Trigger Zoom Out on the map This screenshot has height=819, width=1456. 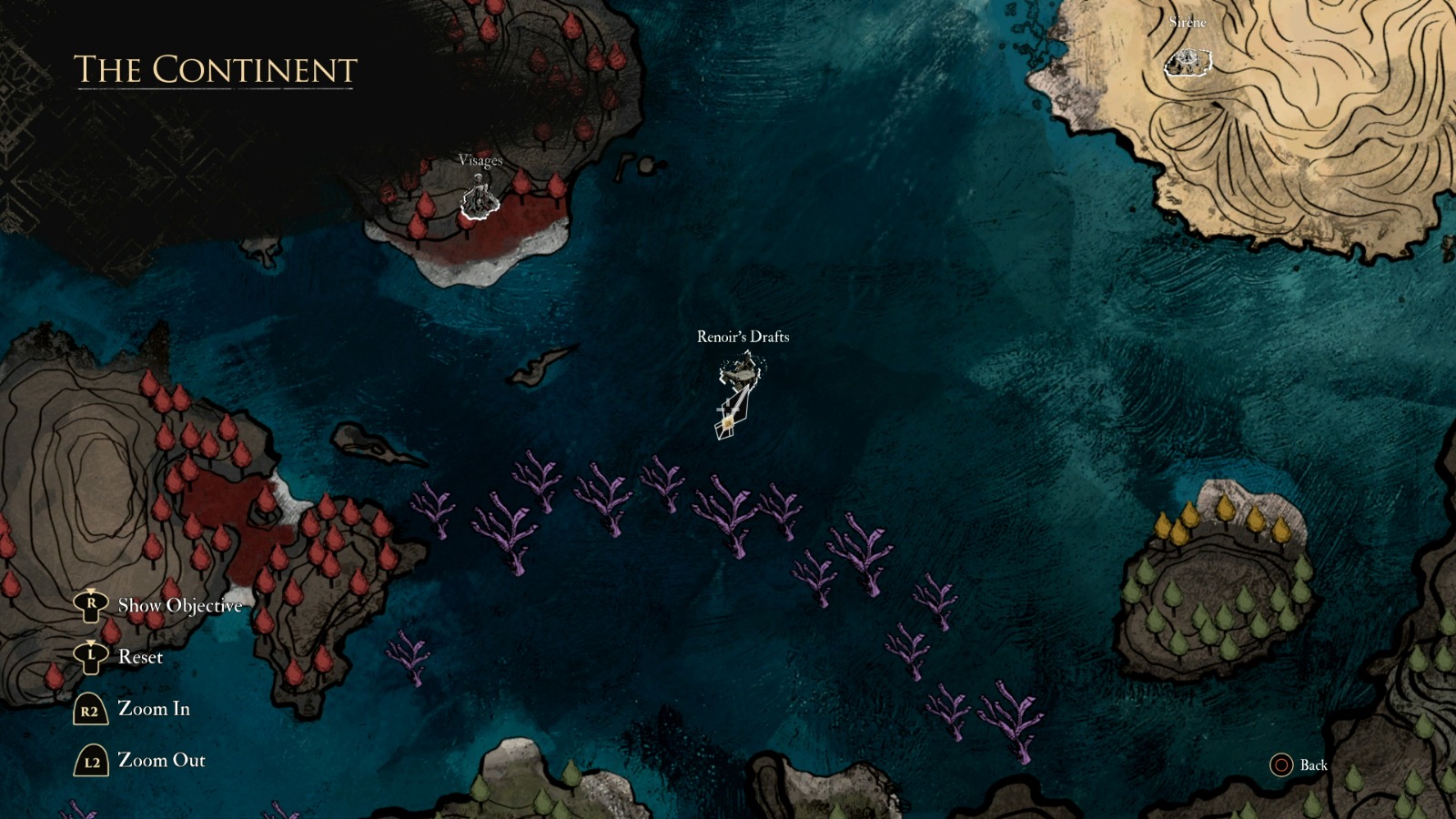[161, 761]
